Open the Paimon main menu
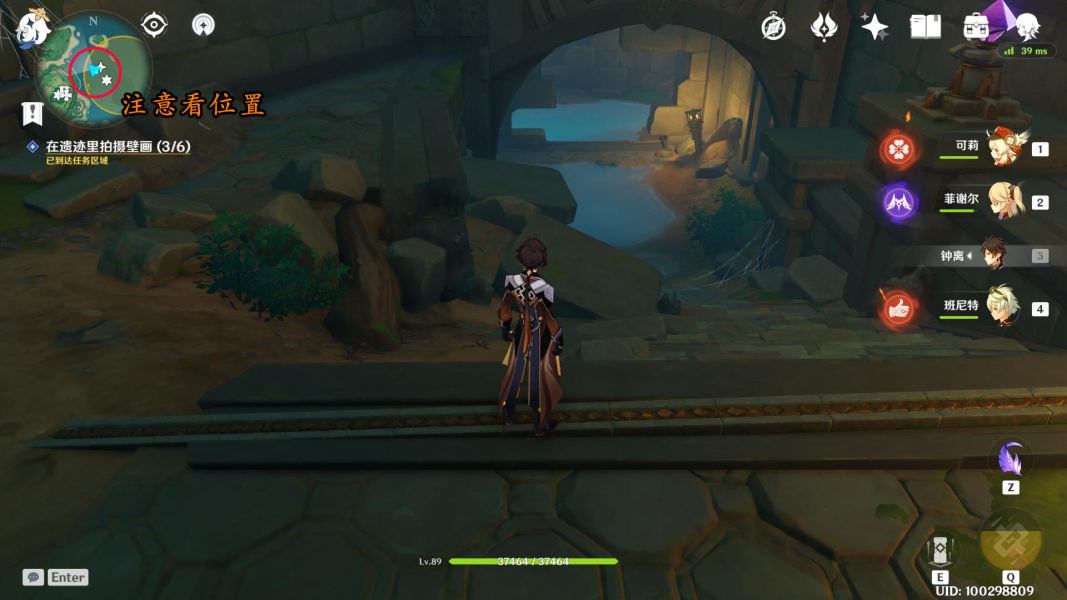This screenshot has width=1067, height=600. (32, 27)
